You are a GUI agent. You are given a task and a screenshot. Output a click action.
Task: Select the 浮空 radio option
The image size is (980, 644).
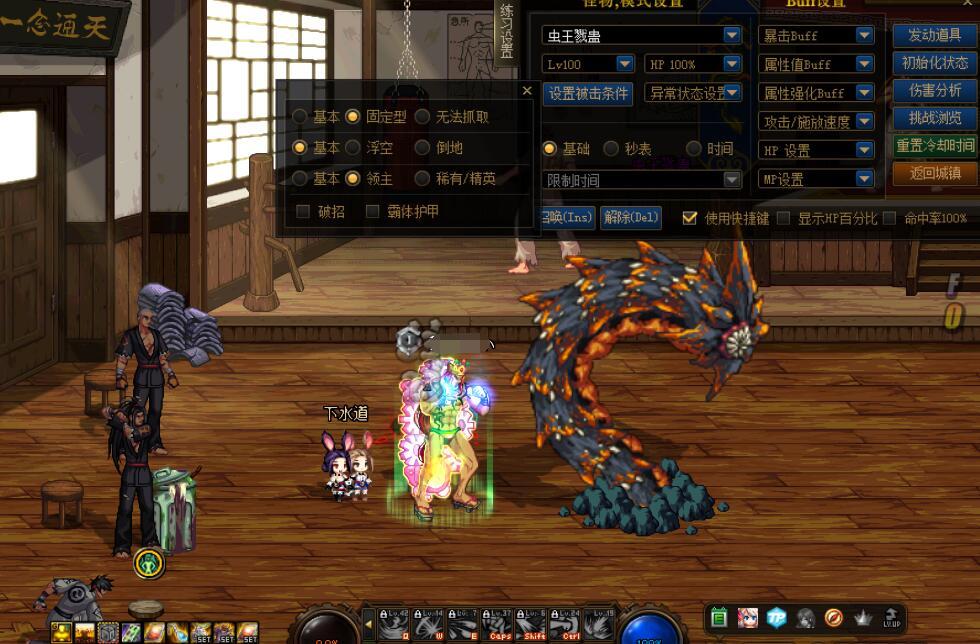coord(353,147)
